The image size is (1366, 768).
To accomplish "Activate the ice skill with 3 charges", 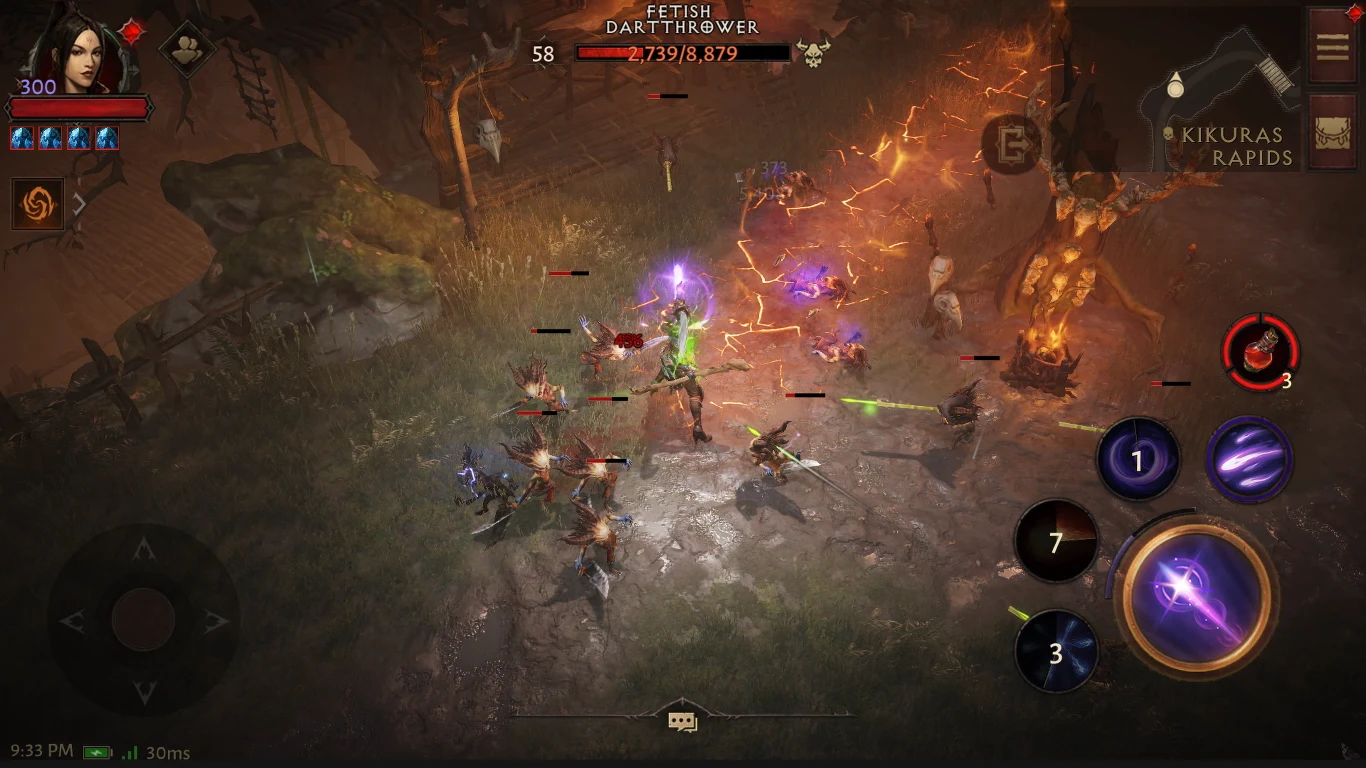I will pyautogui.click(x=1055, y=650).
